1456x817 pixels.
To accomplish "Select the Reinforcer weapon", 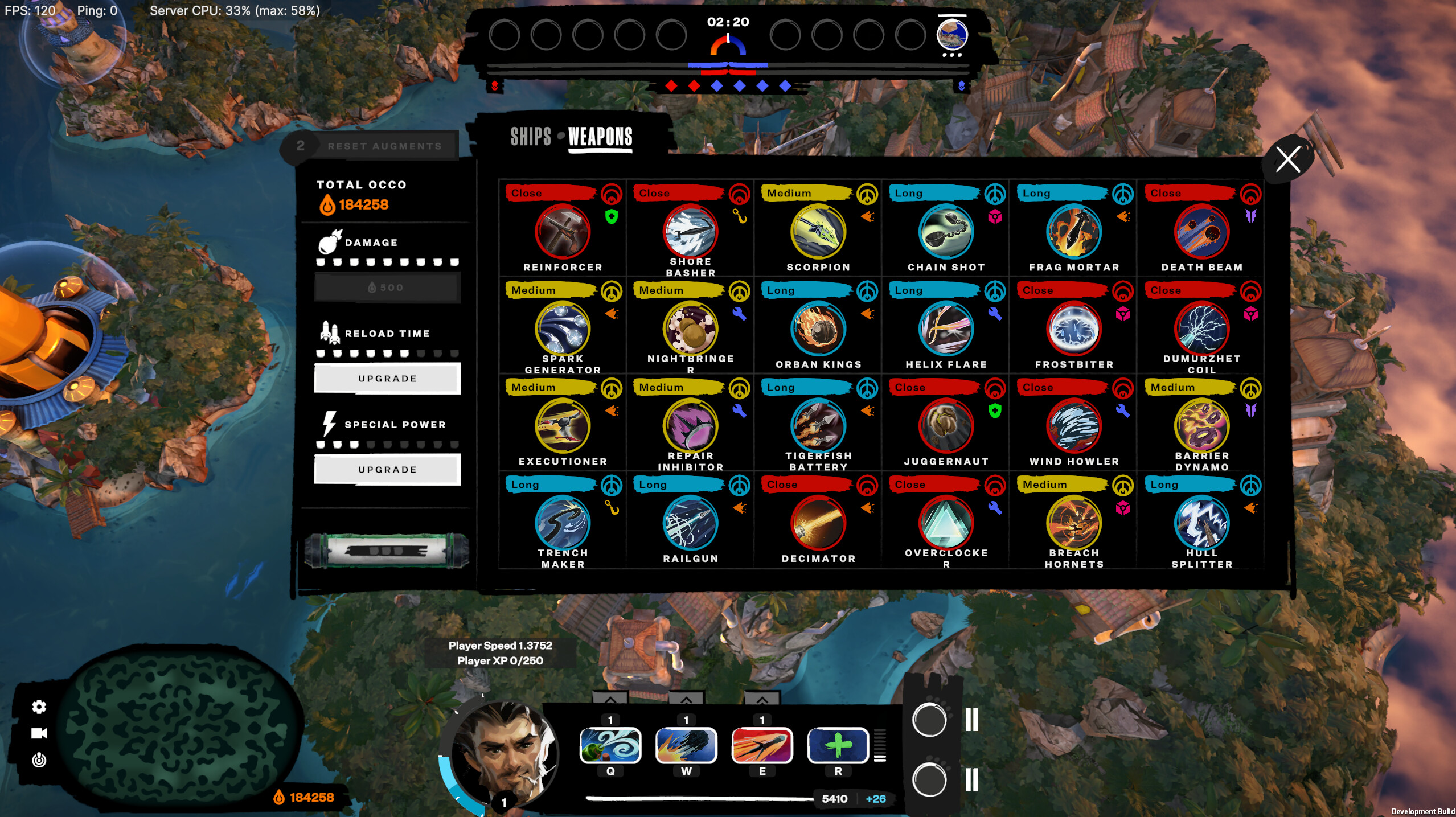I will 564,231.
